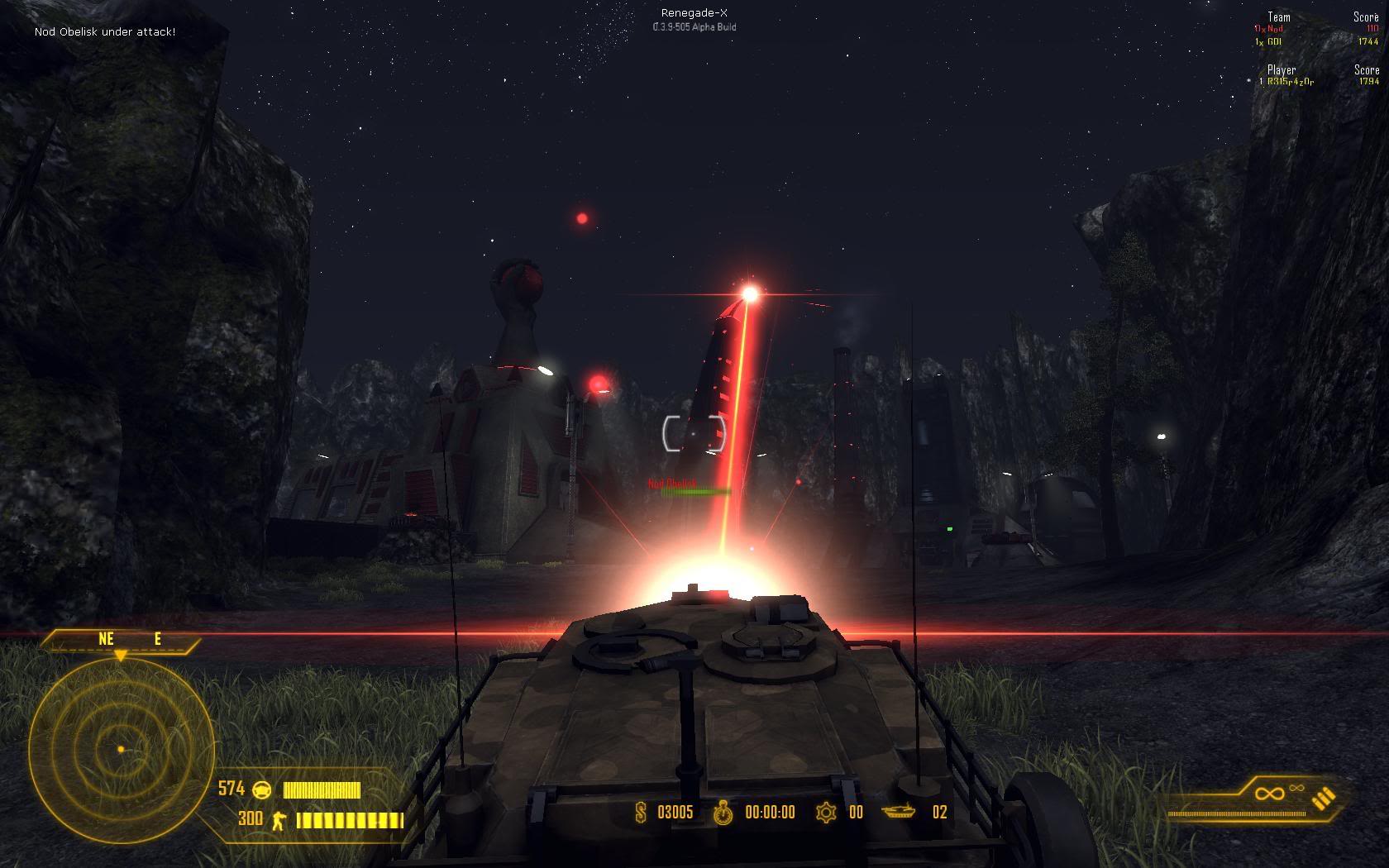Click the soldier health icon
Image resolution: width=1389 pixels, height=868 pixels.
[x=279, y=819]
